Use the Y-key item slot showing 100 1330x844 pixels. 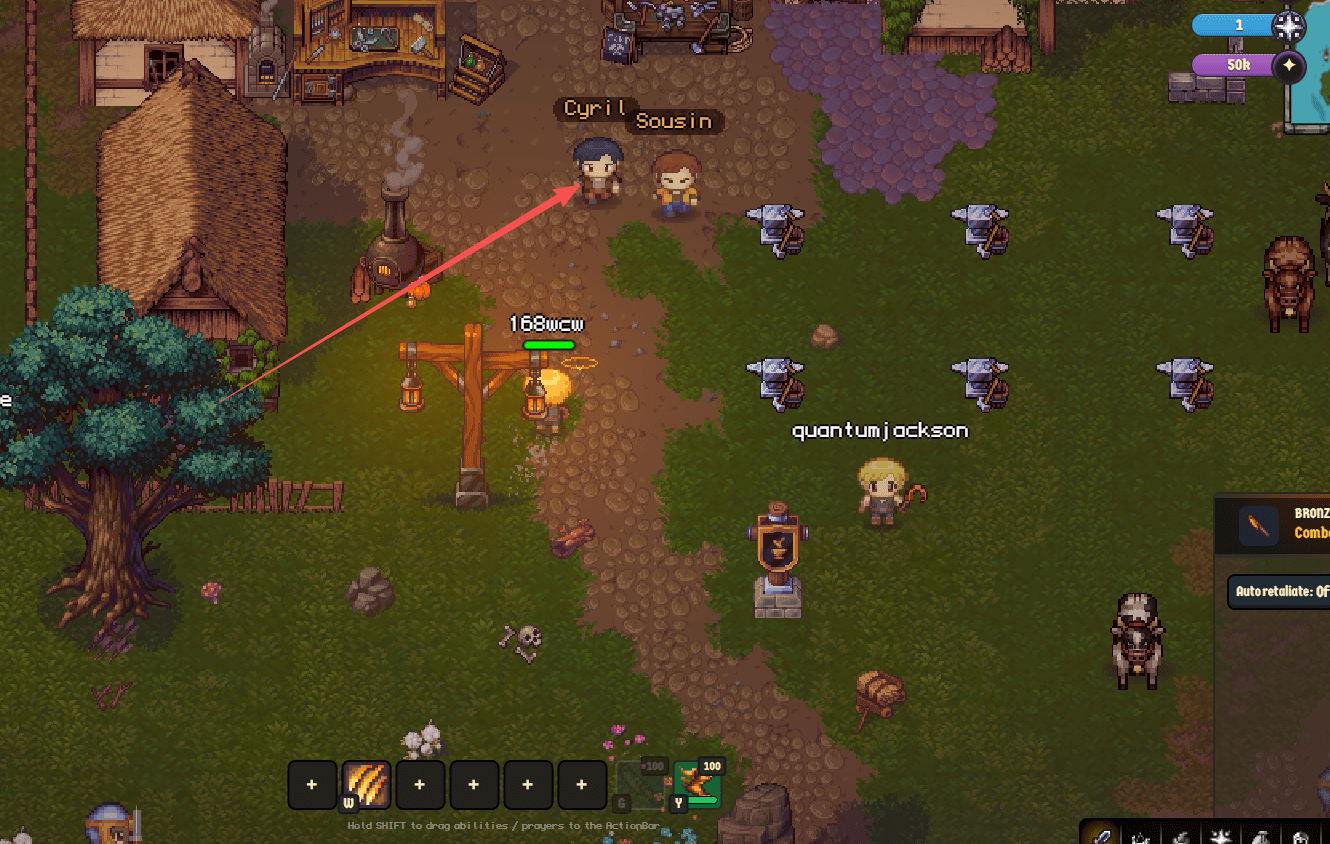tap(697, 785)
